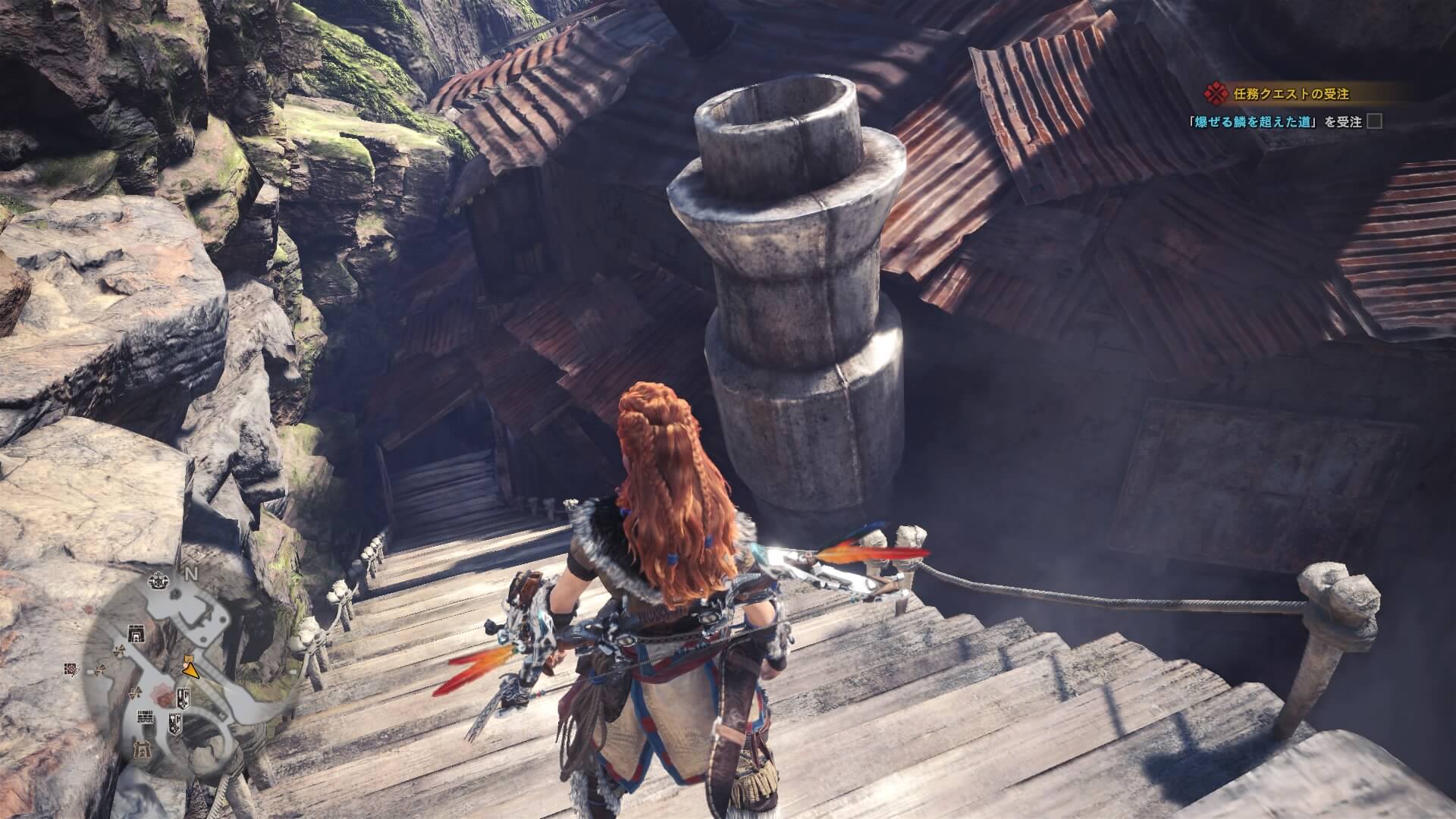Click the red quest board marker beside minimap
Image resolution: width=1456 pixels, height=819 pixels.
72,670
